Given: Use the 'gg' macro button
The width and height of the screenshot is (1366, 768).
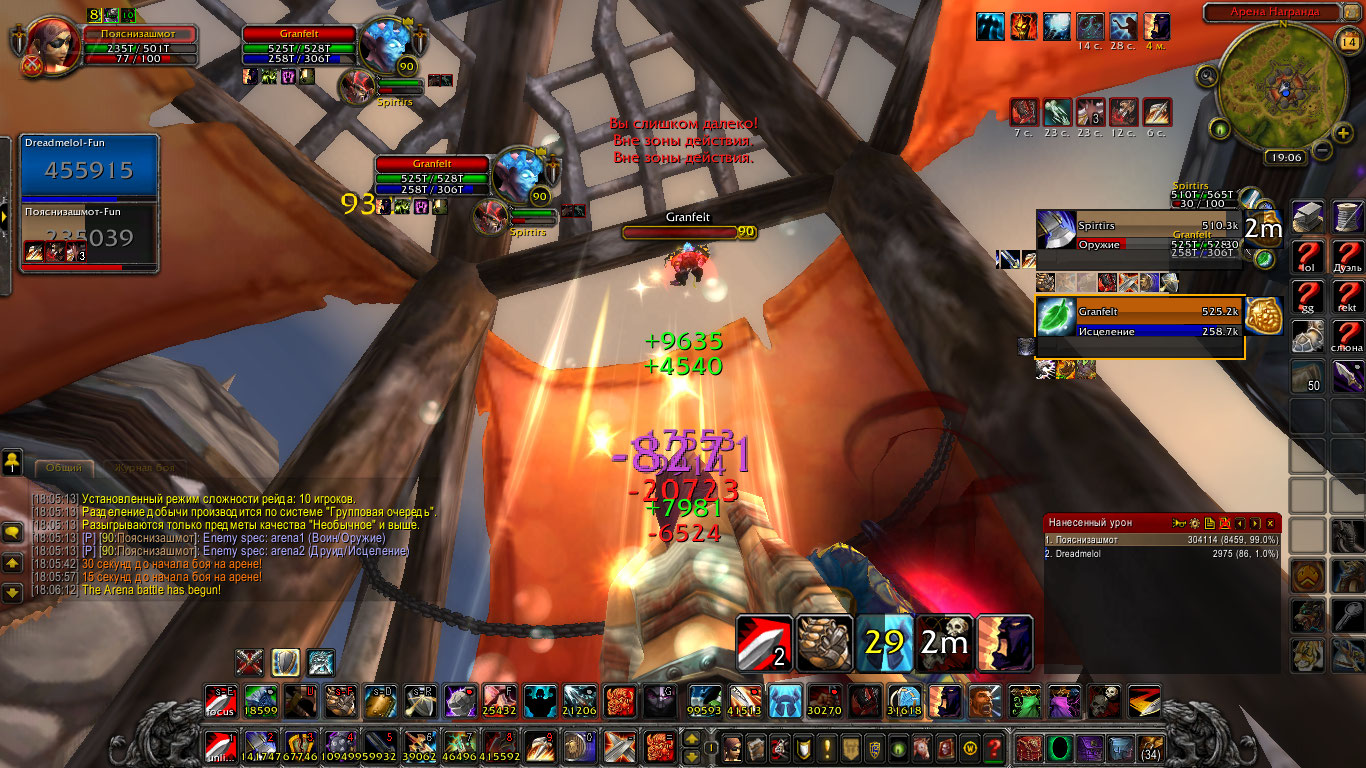Looking at the screenshot, I should 1307,296.
